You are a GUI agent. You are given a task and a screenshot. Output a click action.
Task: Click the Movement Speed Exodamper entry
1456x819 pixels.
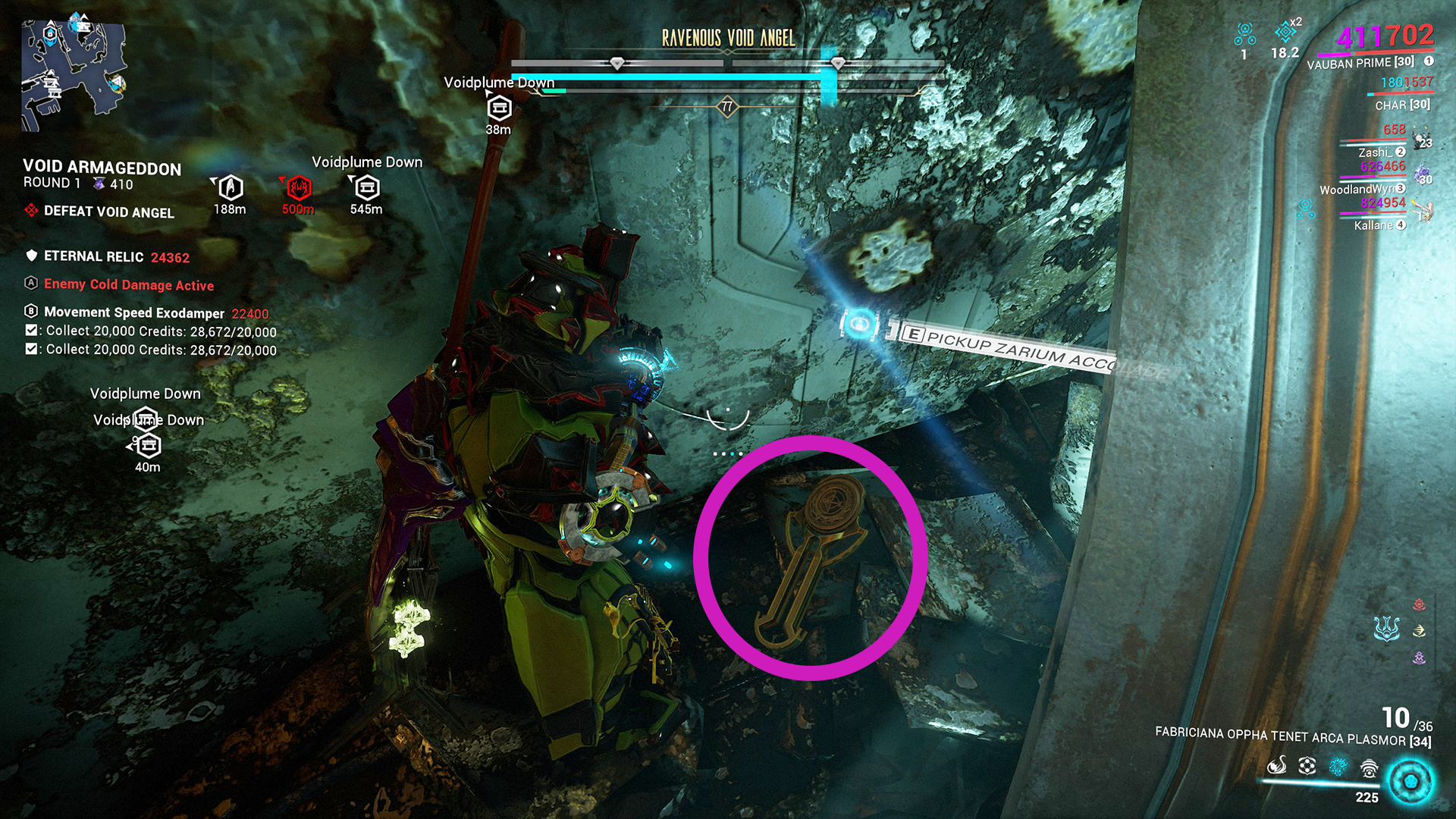(134, 312)
